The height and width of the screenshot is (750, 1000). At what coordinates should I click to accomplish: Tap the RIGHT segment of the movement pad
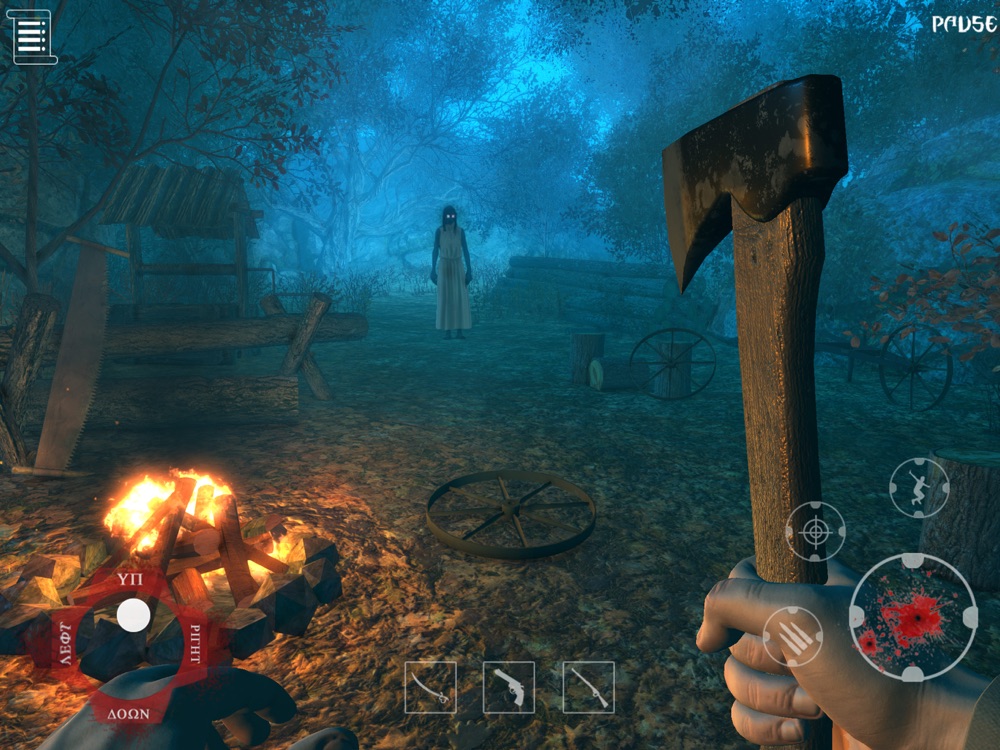[x=196, y=640]
